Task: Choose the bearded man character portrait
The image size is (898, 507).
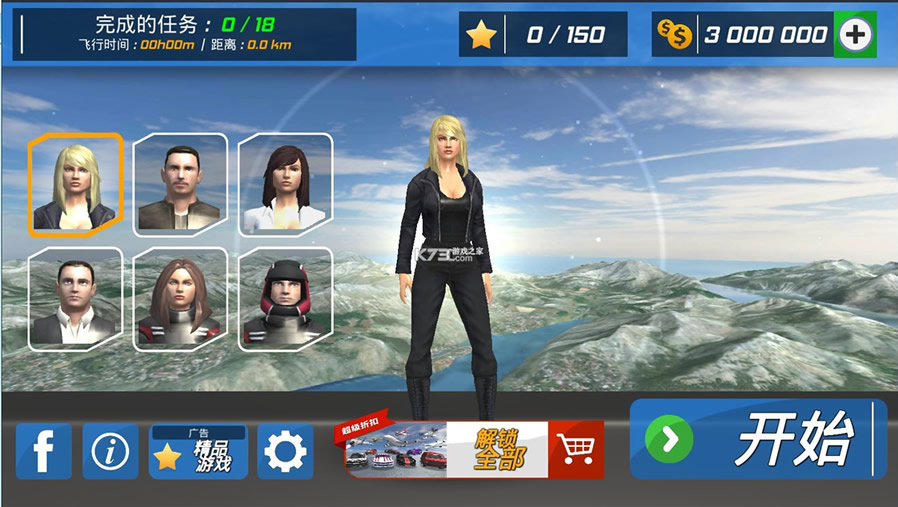Action: (180, 184)
